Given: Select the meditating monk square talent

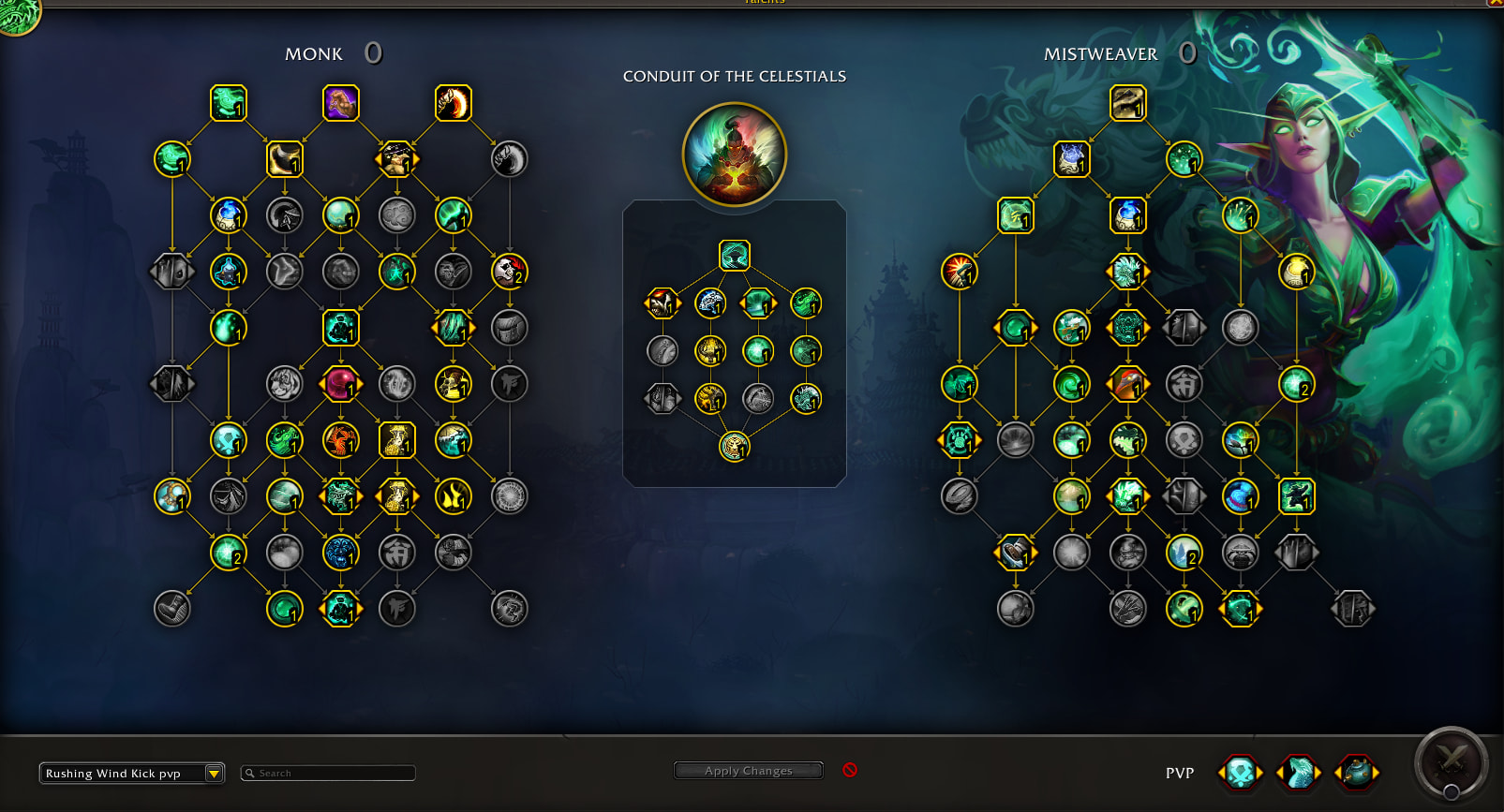Looking at the screenshot, I should (x=341, y=328).
